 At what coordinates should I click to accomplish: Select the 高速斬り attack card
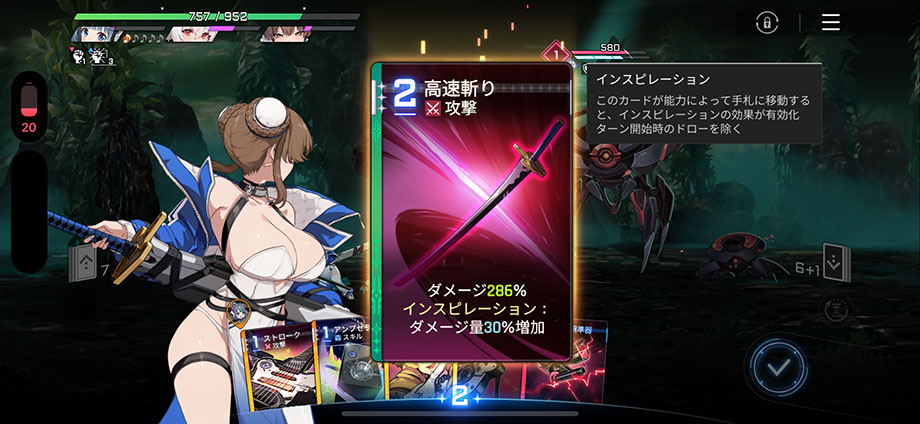coord(472,210)
